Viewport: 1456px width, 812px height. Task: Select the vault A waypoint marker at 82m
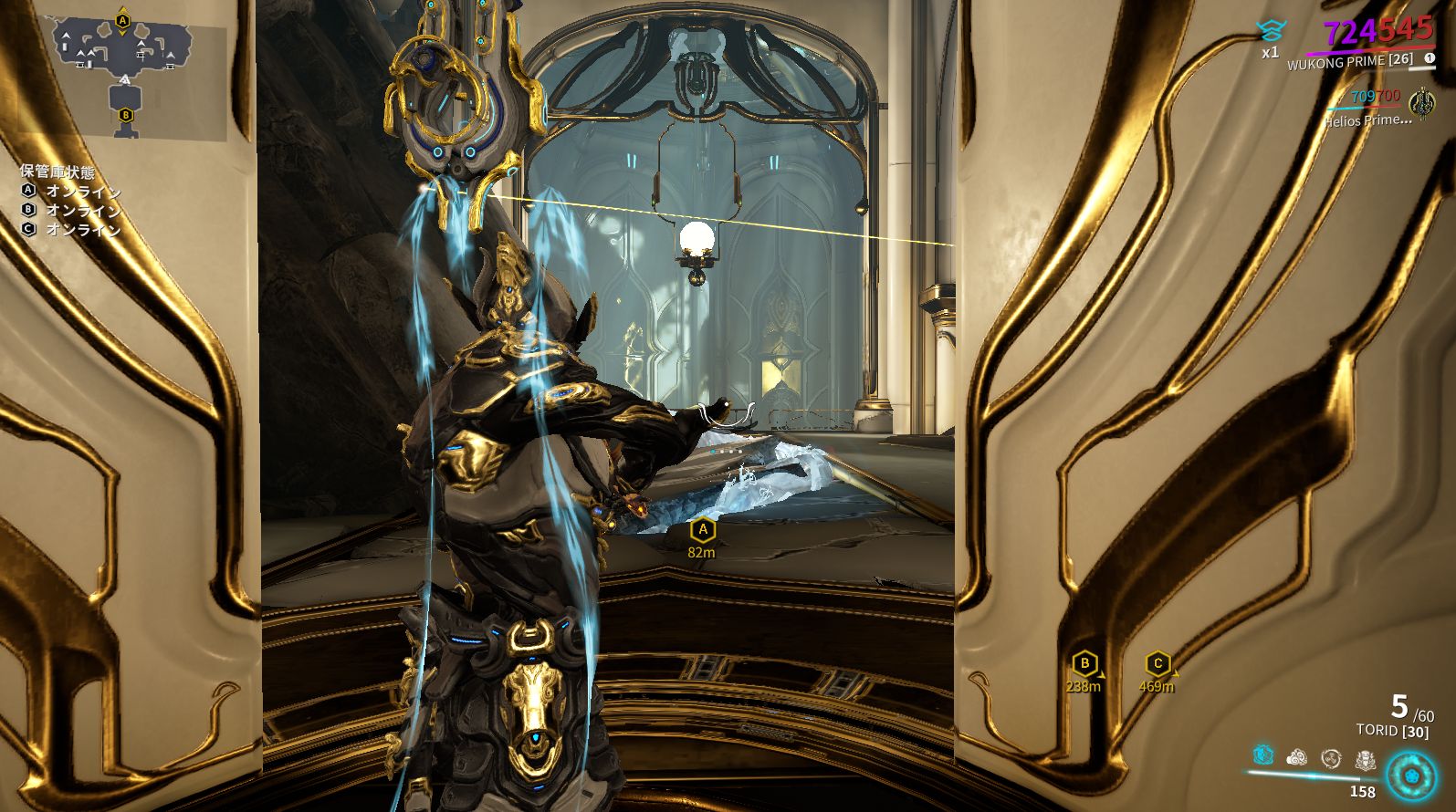point(702,529)
